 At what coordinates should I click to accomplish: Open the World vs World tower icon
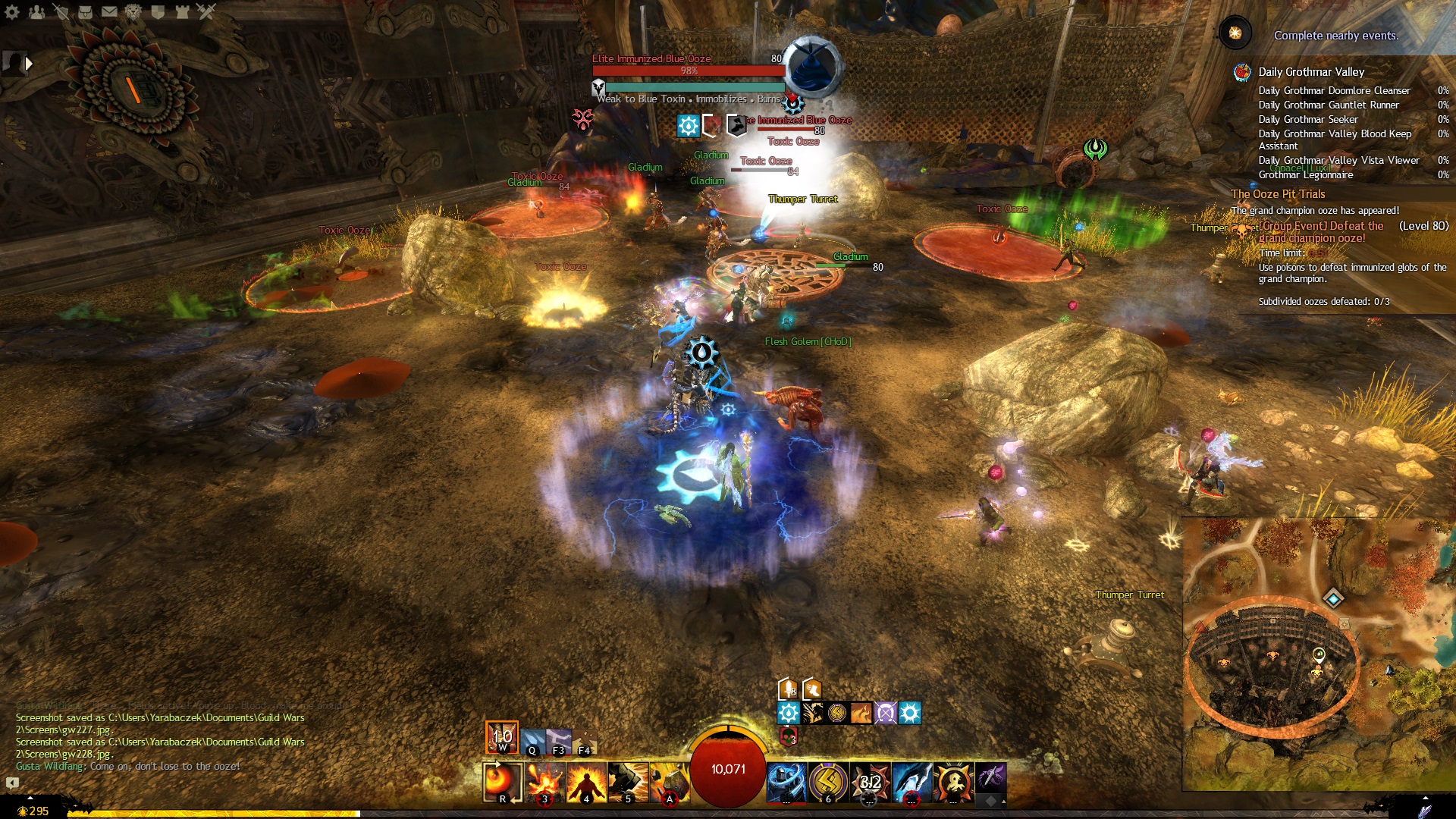click(x=182, y=11)
